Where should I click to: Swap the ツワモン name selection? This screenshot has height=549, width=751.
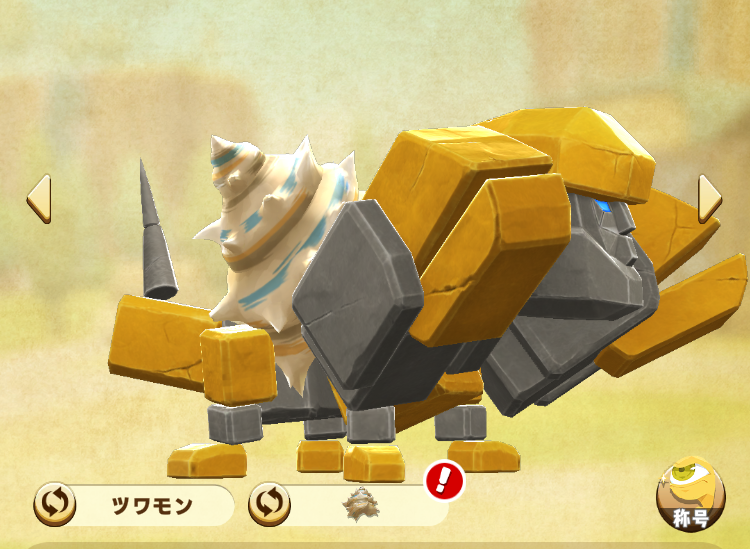[54, 504]
